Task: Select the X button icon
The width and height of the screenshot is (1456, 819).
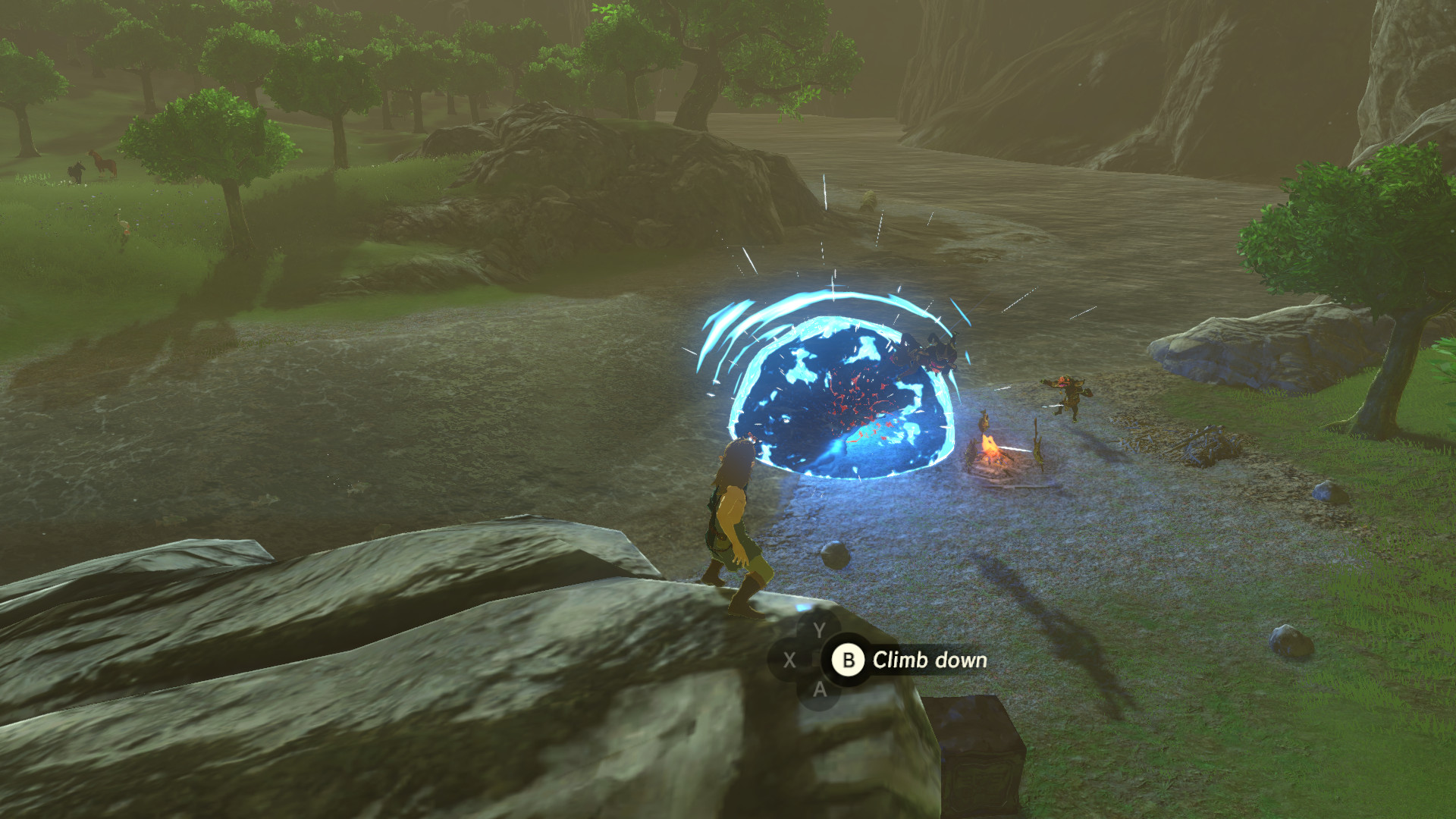Action: coord(789,660)
